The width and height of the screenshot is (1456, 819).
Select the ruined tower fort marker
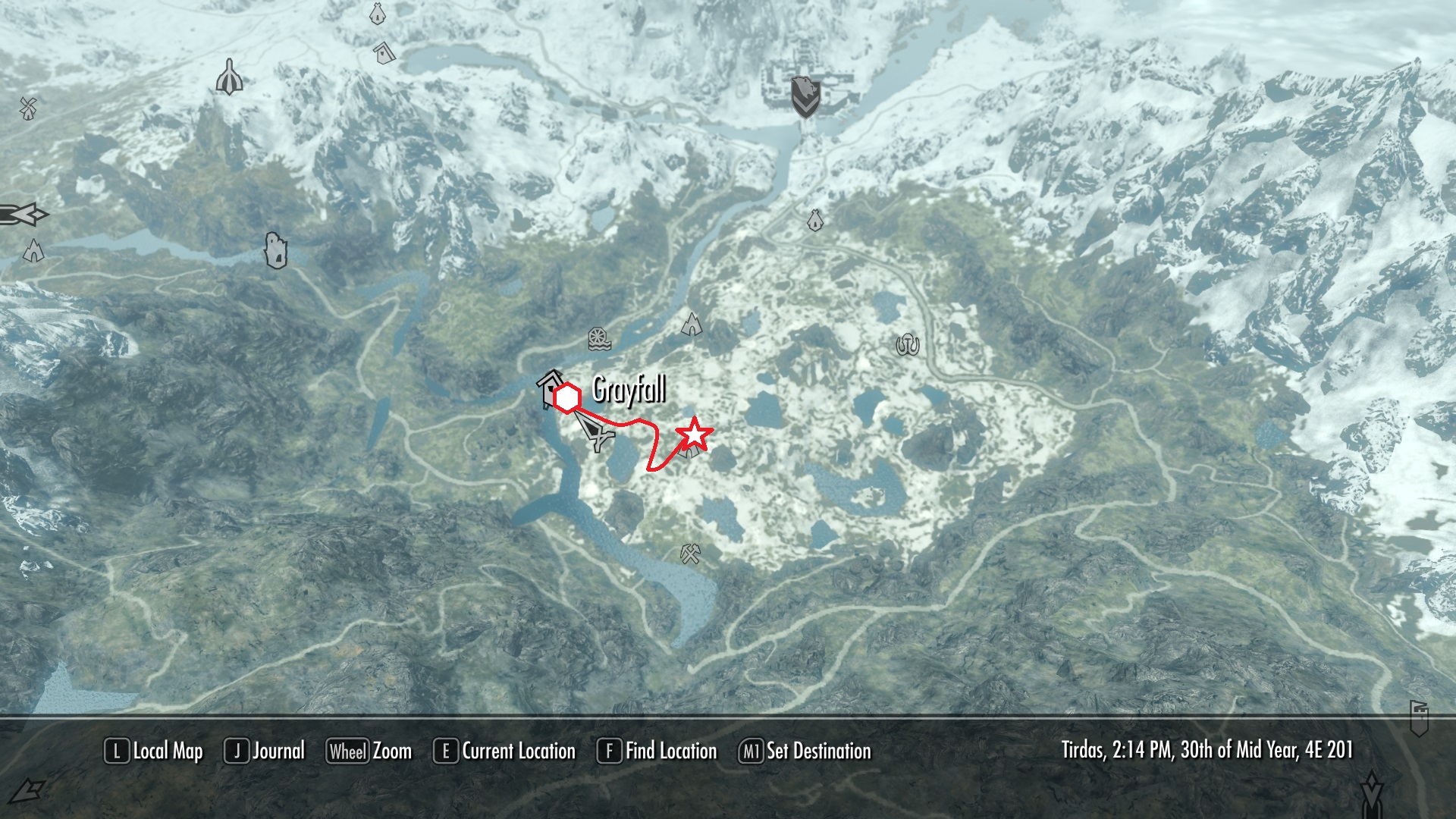point(276,250)
